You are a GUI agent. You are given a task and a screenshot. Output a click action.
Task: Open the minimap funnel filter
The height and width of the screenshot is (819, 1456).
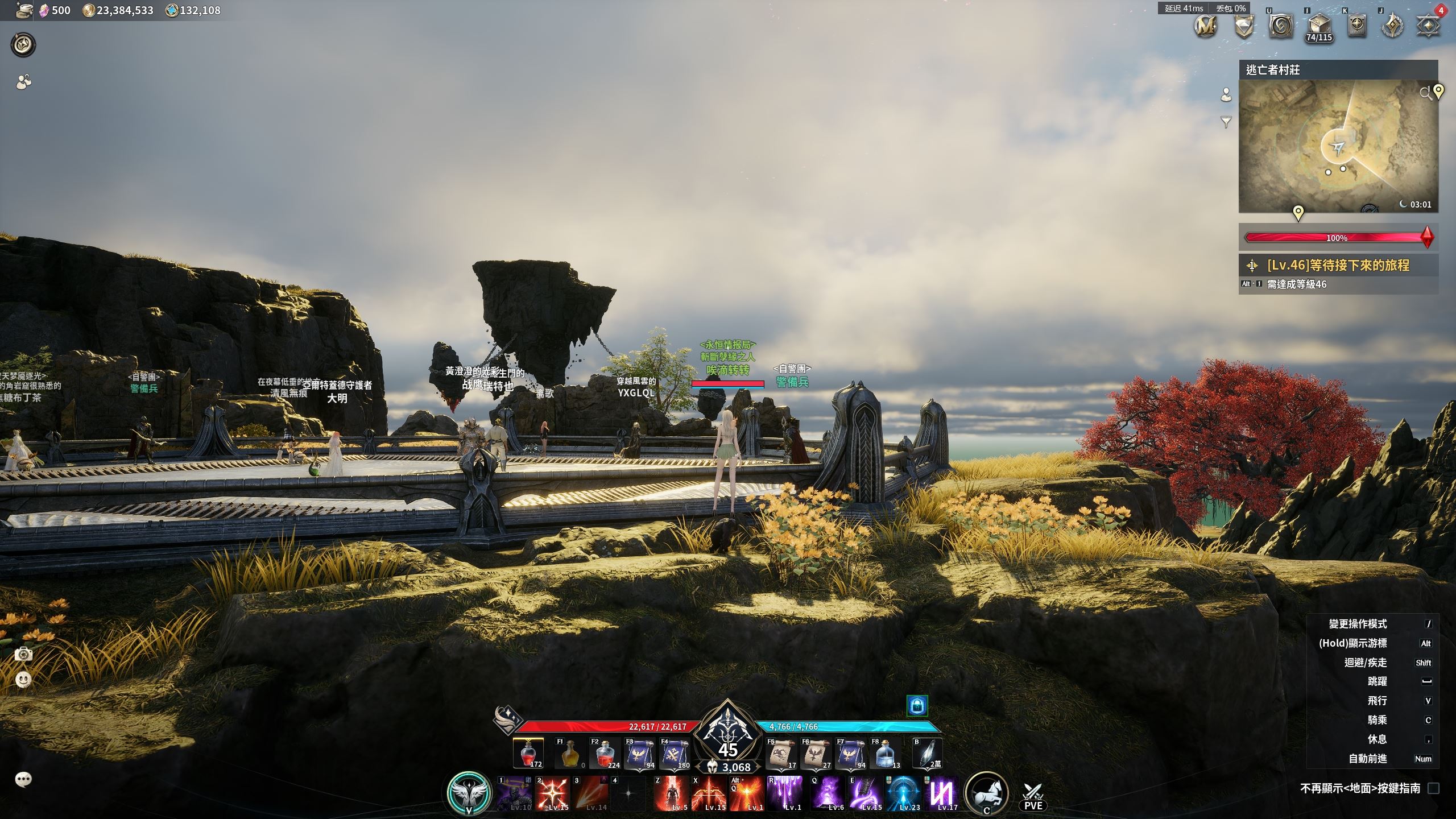click(x=1226, y=122)
